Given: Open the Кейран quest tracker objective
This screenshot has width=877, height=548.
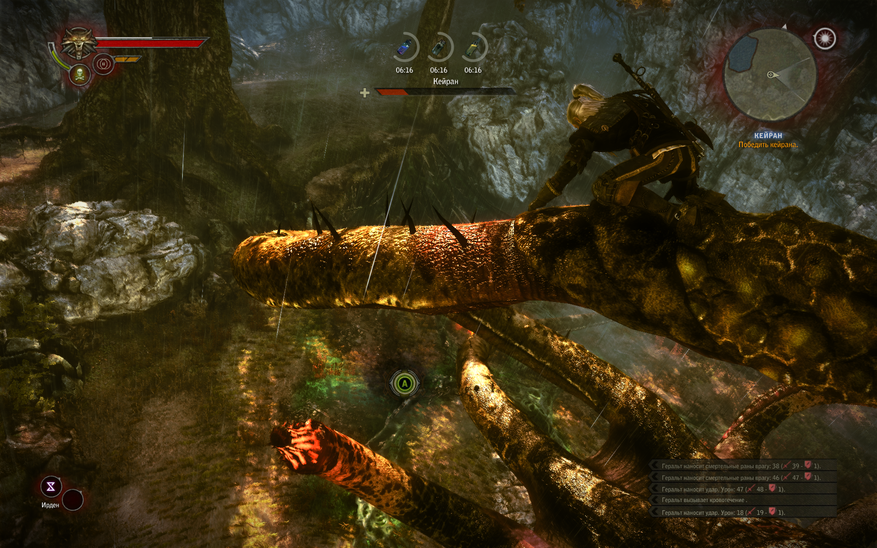Looking at the screenshot, I should (x=768, y=140).
